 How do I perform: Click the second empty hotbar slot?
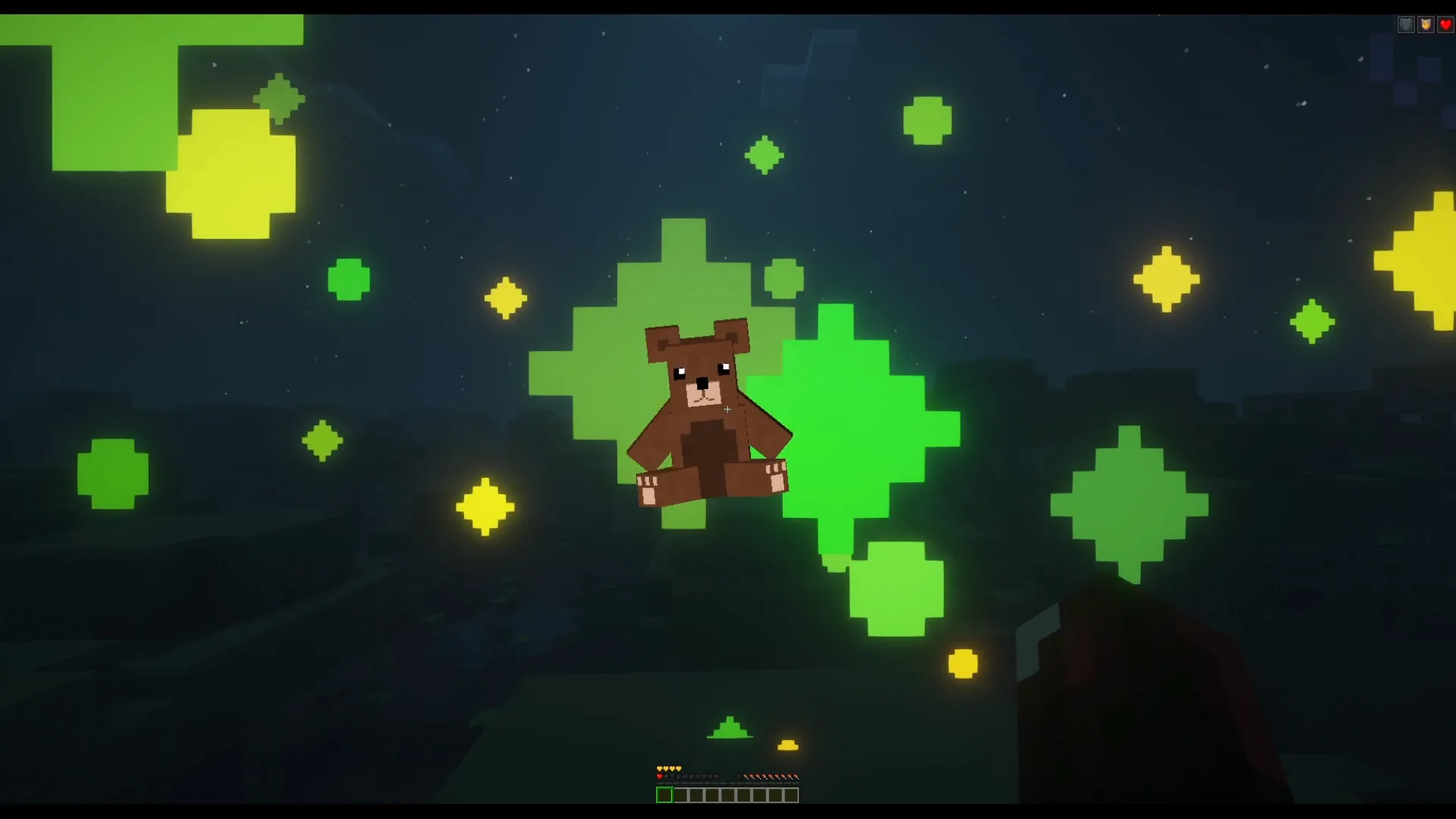680,795
